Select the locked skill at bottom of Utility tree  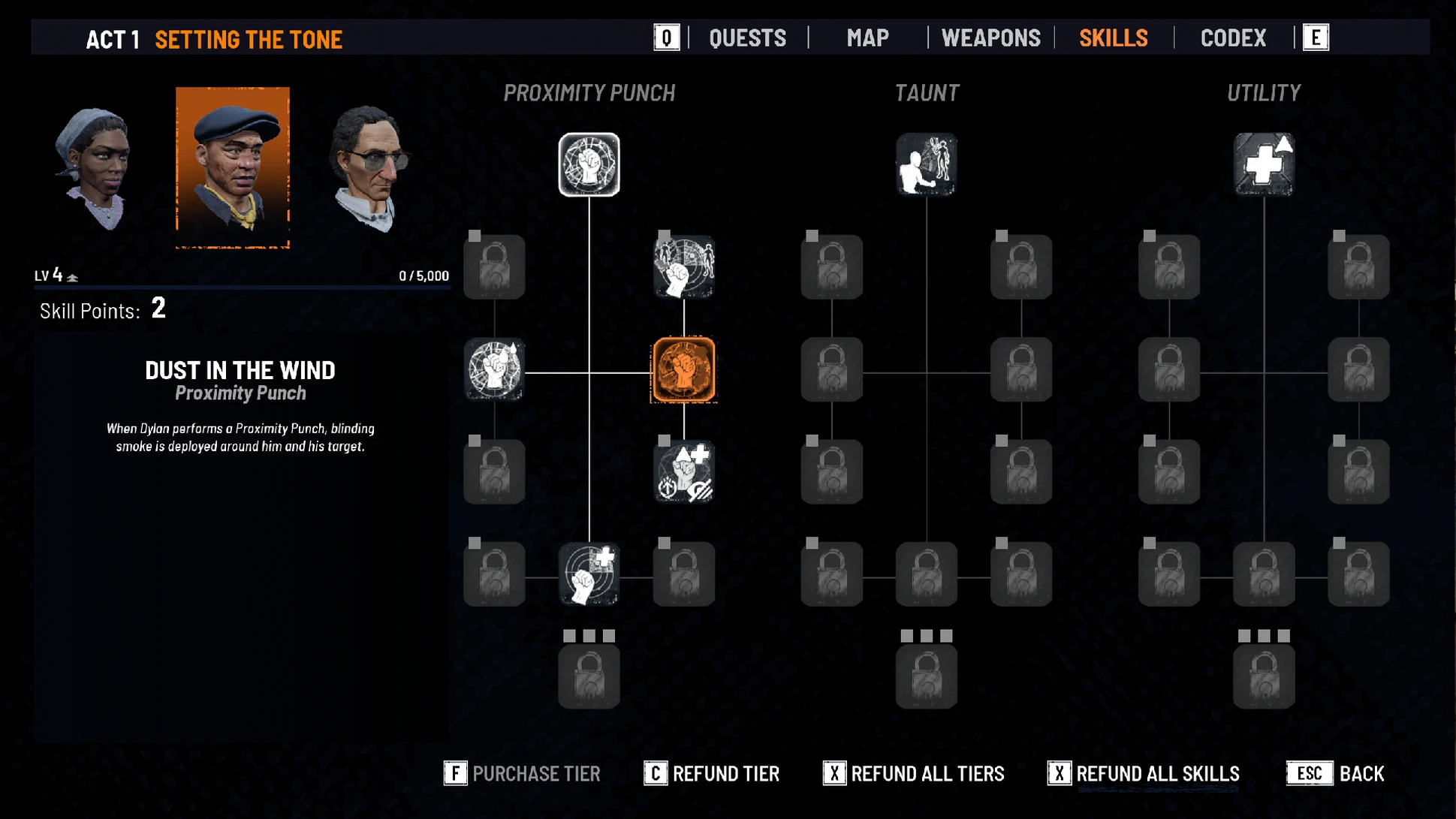pyautogui.click(x=1264, y=677)
